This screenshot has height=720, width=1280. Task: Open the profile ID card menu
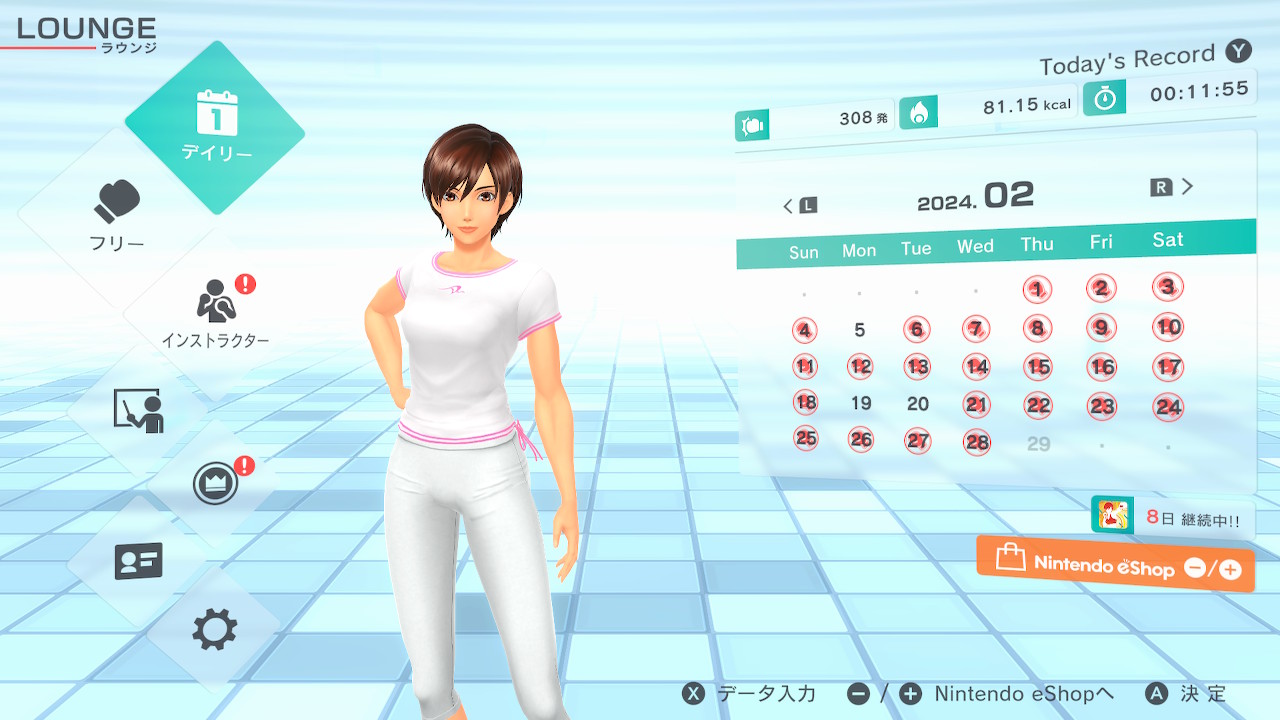138,561
